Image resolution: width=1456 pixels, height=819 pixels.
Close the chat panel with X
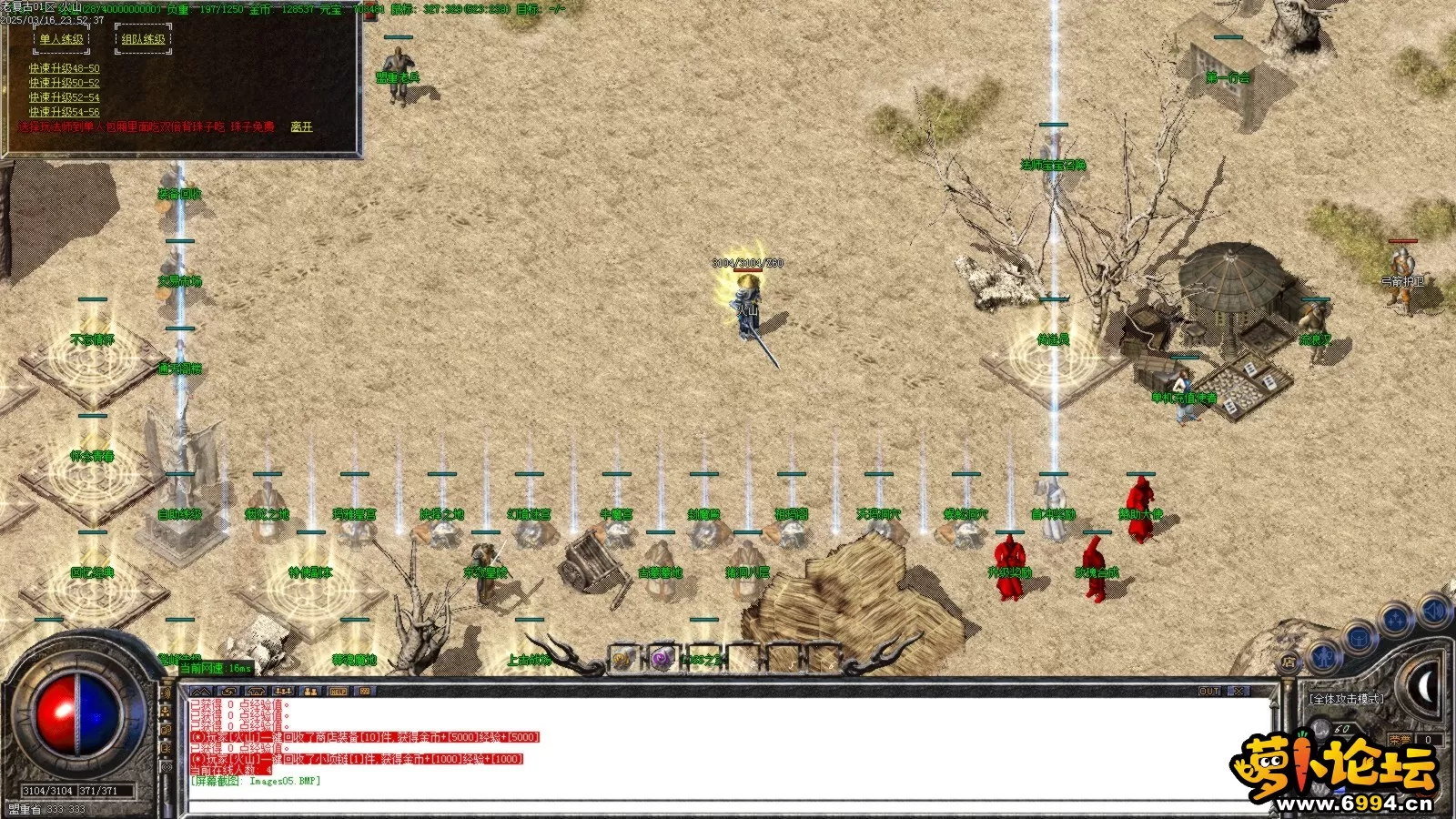click(x=1239, y=692)
